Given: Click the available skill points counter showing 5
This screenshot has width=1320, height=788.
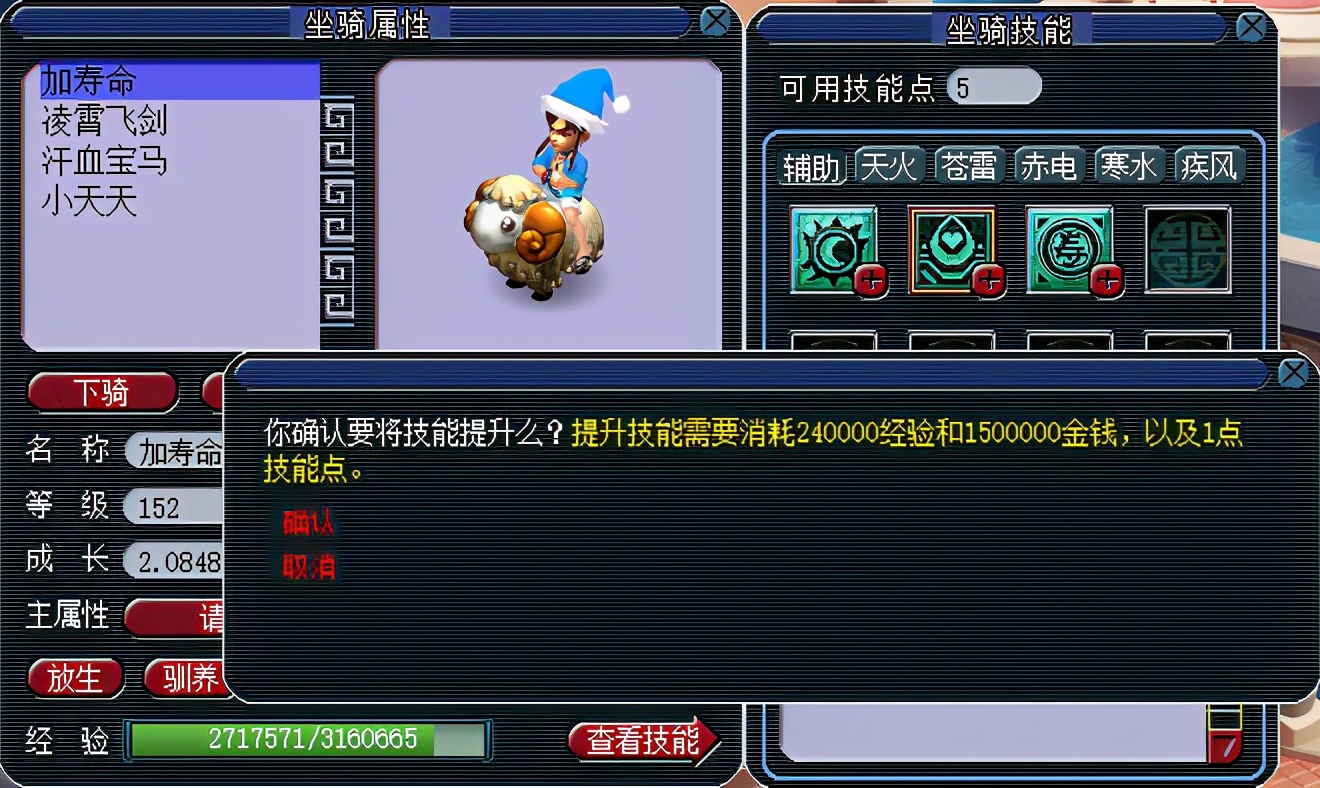Looking at the screenshot, I should coord(995,86).
